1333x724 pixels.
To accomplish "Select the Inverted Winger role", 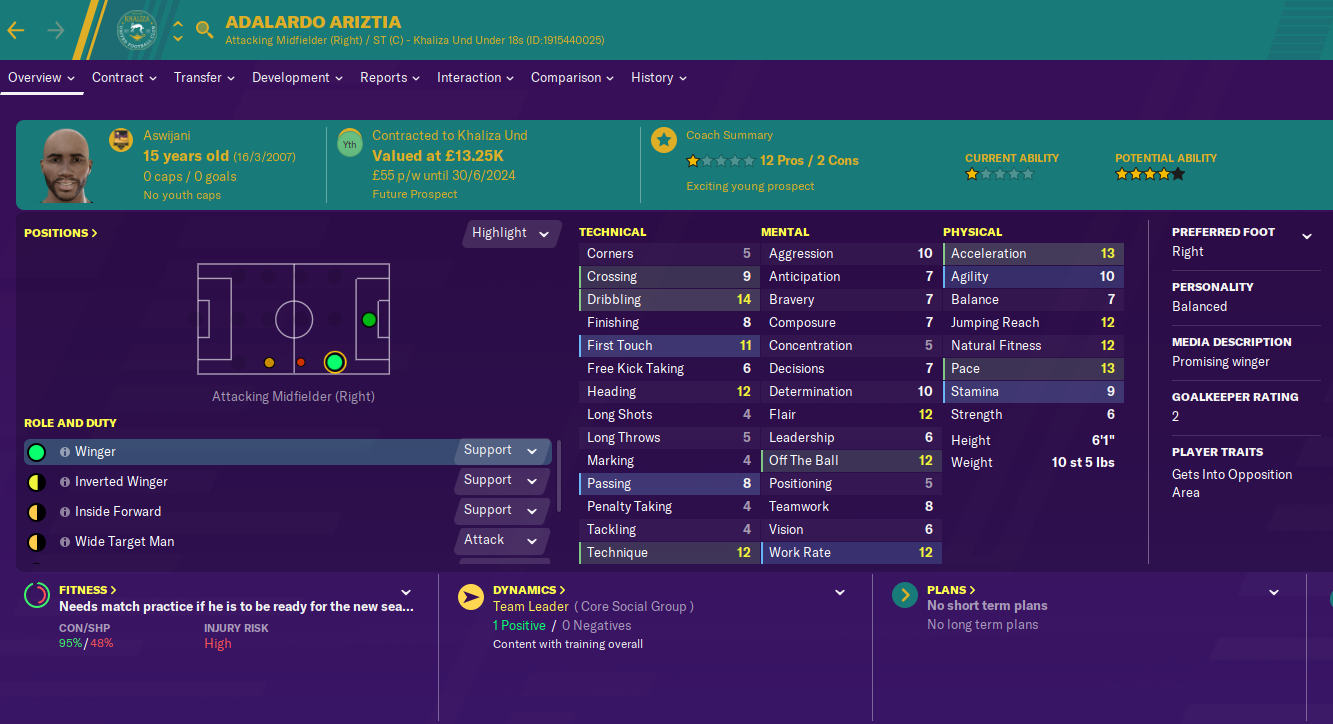I will tap(121, 482).
